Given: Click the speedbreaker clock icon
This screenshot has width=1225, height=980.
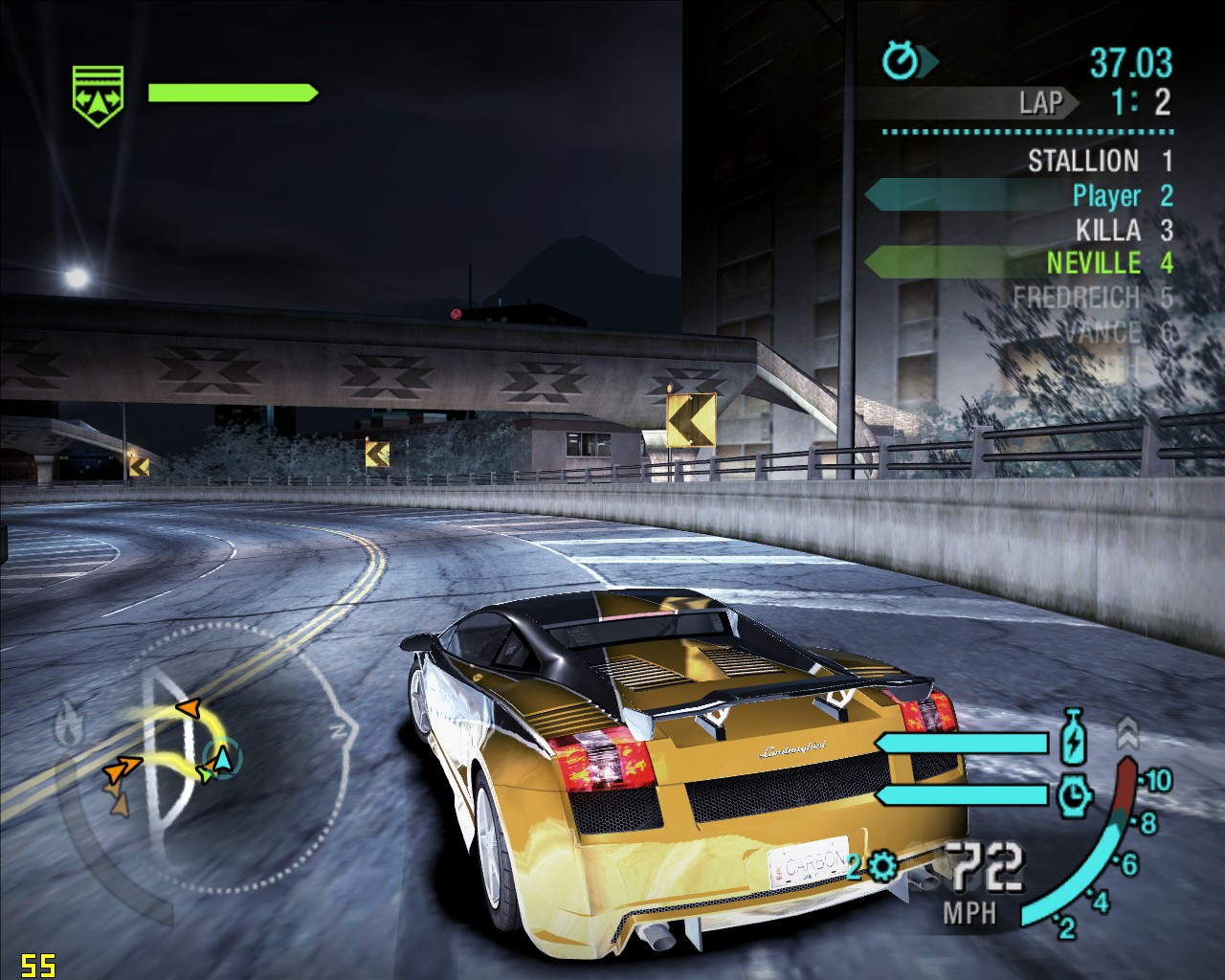Looking at the screenshot, I should tap(1074, 794).
